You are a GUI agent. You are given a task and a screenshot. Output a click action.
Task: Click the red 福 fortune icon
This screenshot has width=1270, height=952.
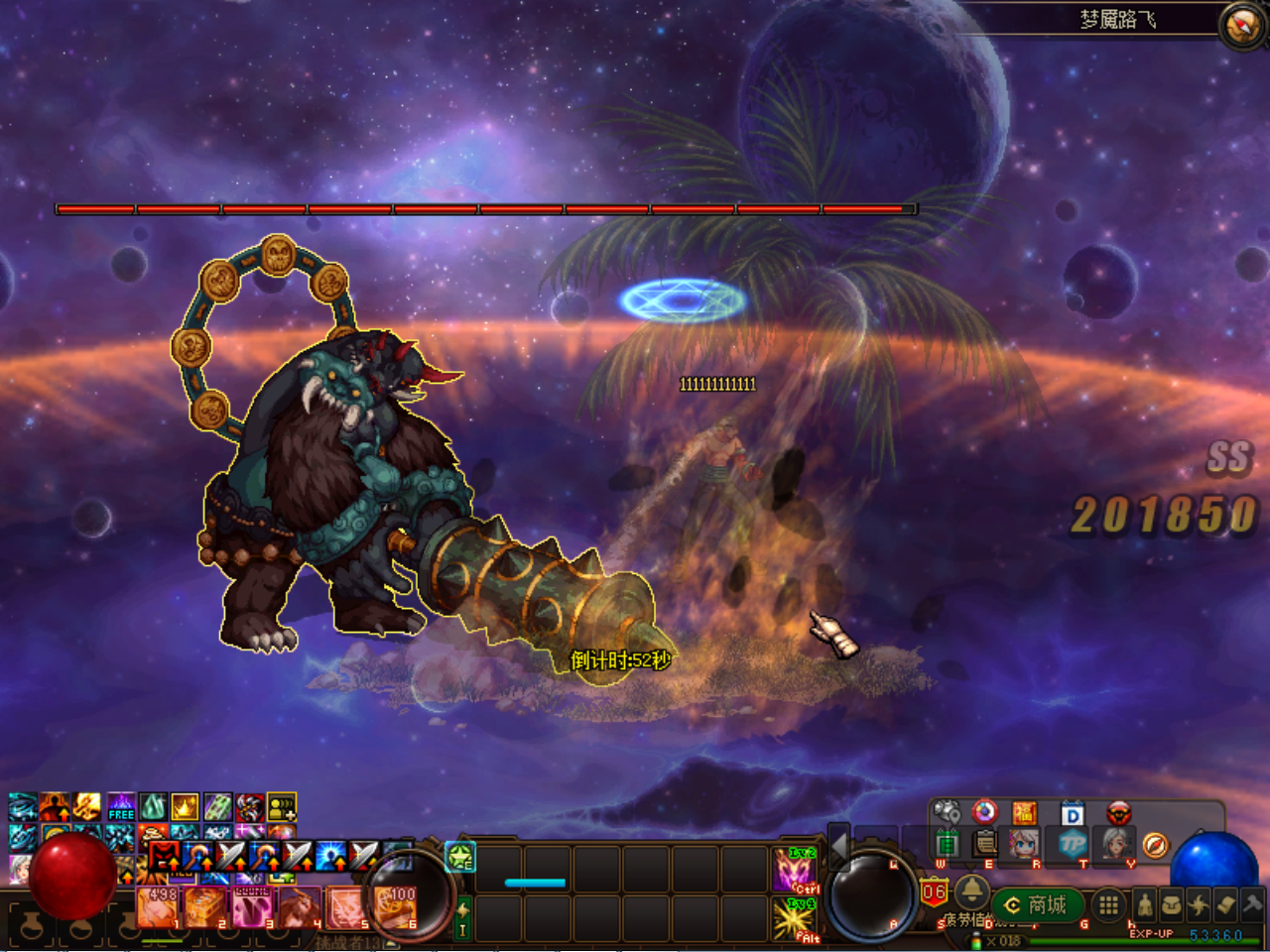point(1024,814)
